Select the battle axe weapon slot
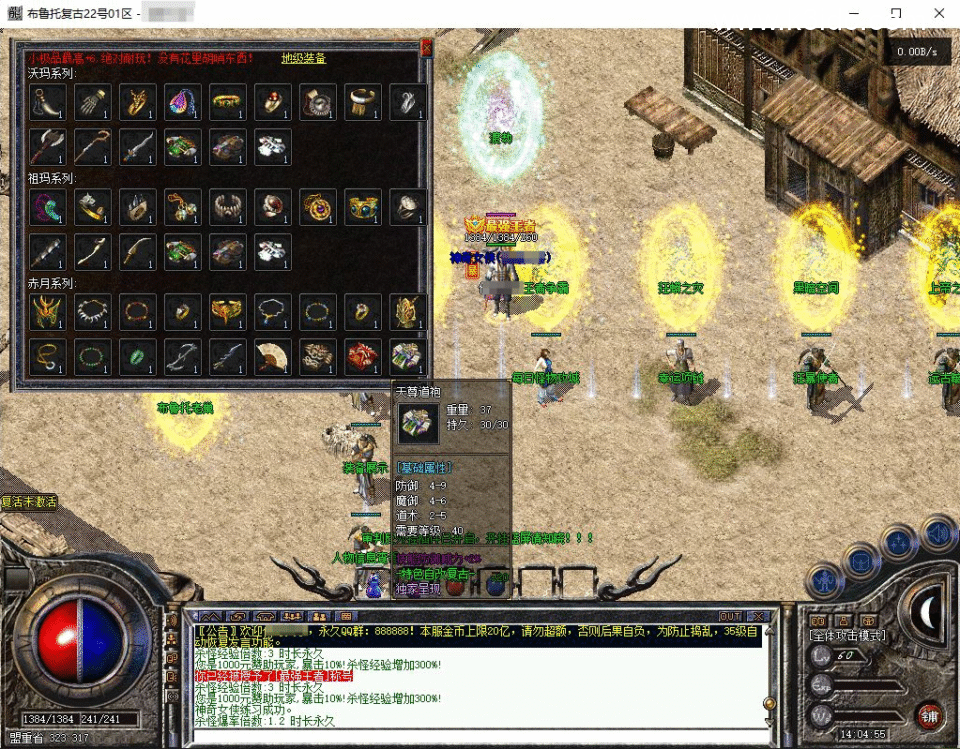This screenshot has width=960, height=749. coord(47,146)
